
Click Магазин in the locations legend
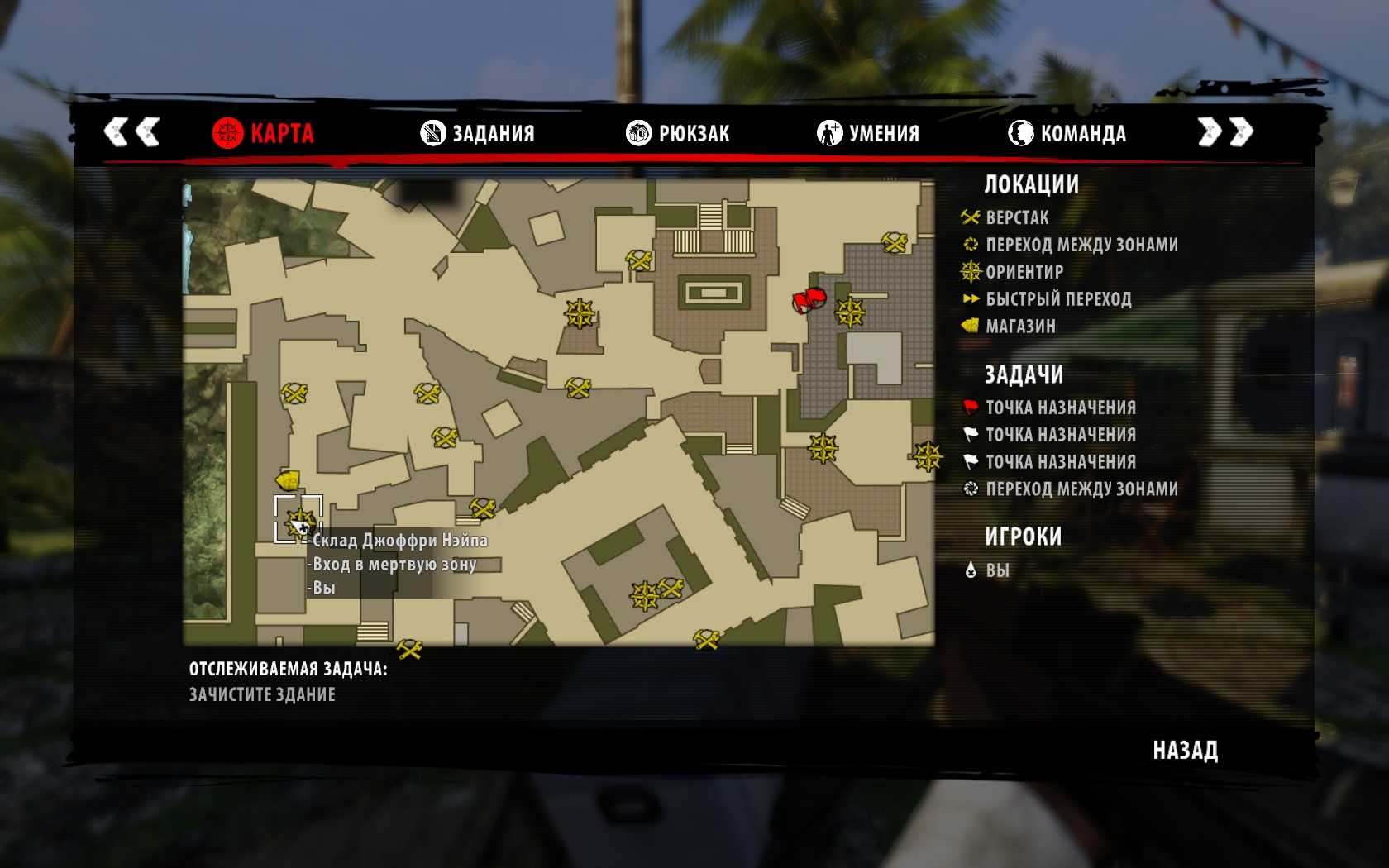point(1019,326)
